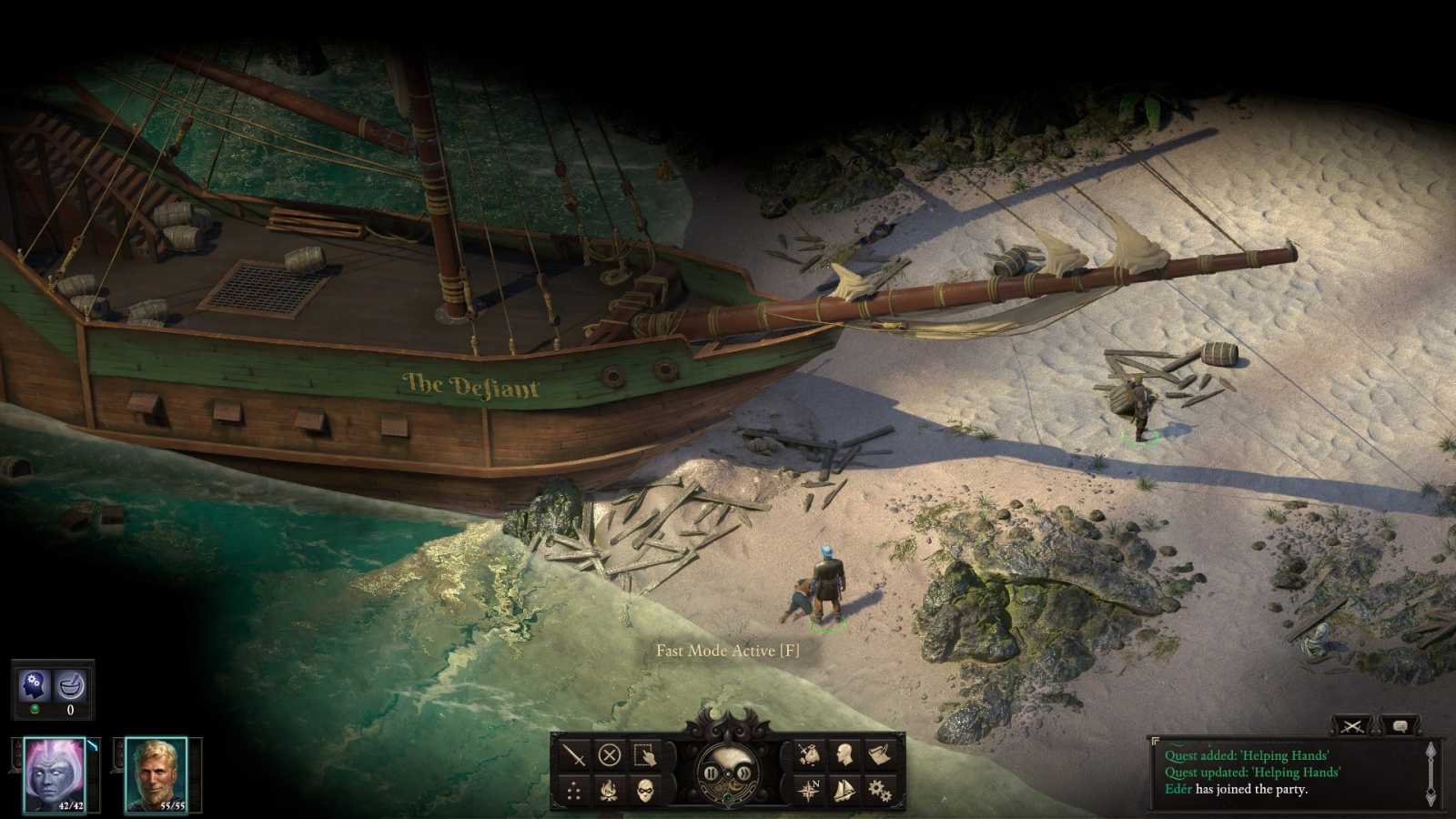Open the character sheet head icon
Image resolution: width=1456 pixels, height=819 pixels.
[844, 755]
